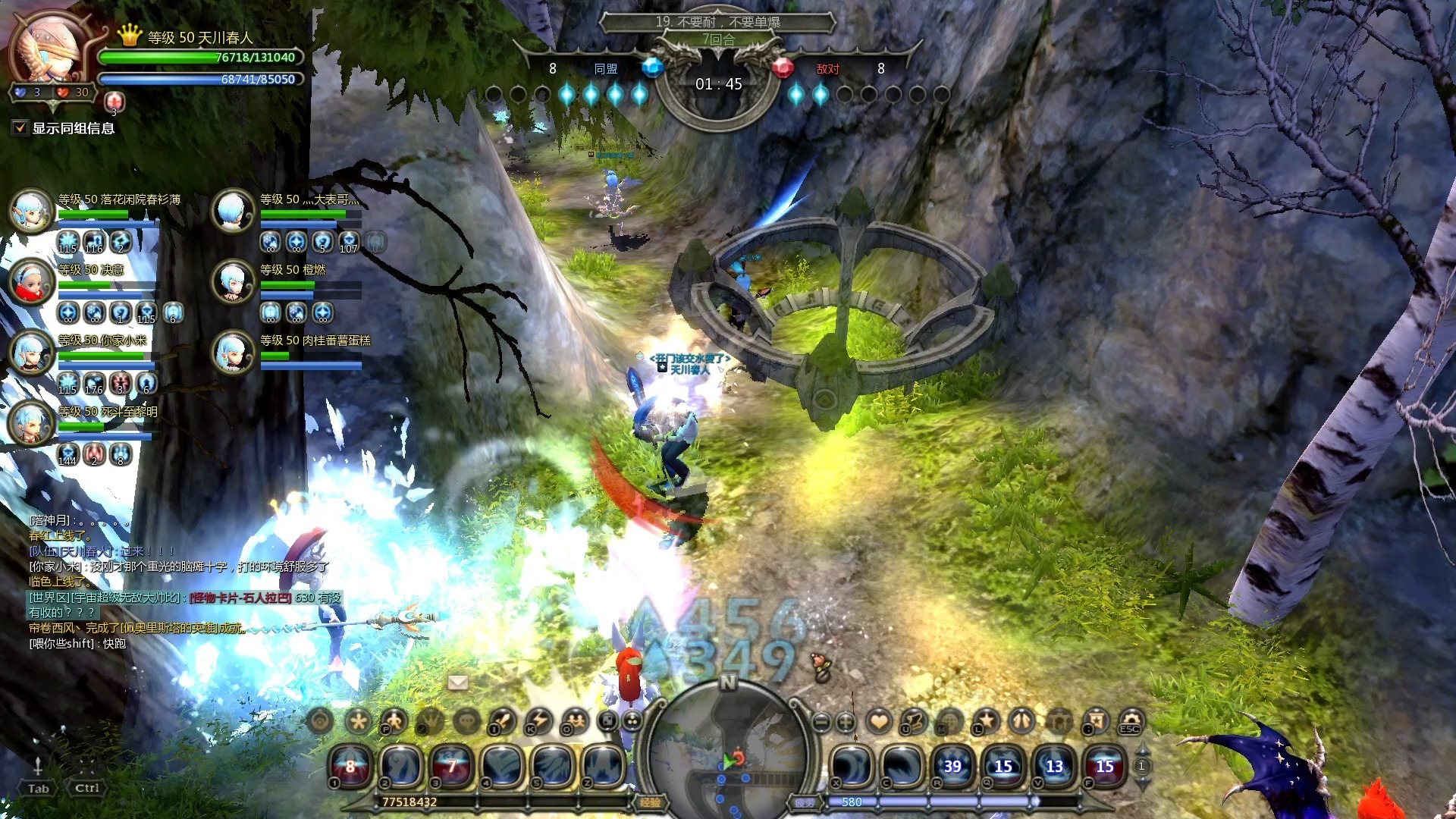Image resolution: width=1456 pixels, height=819 pixels.
Task: Open the star-shaped menu icon
Action: (986, 720)
